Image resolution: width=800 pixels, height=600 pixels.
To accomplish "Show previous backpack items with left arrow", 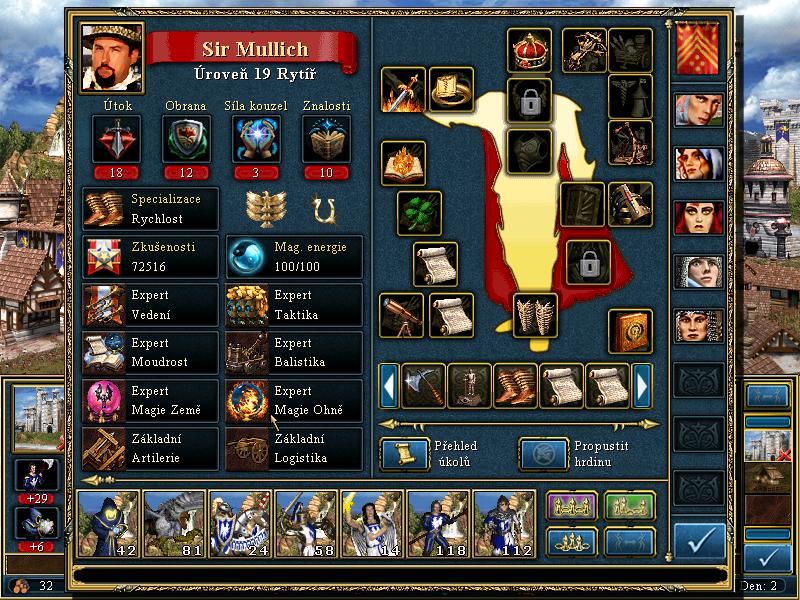I will click(389, 385).
